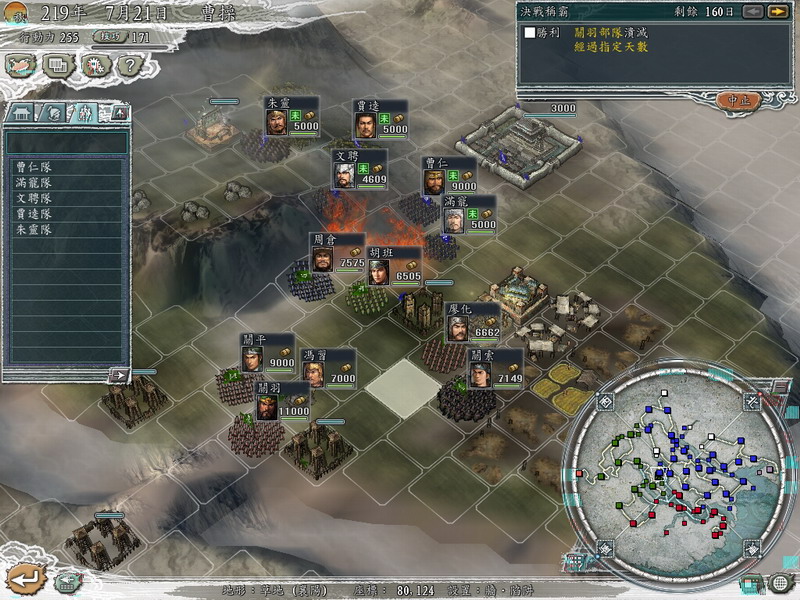The height and width of the screenshot is (600, 800).
Task: Switch to the troop units list tab
Action: coord(87,112)
